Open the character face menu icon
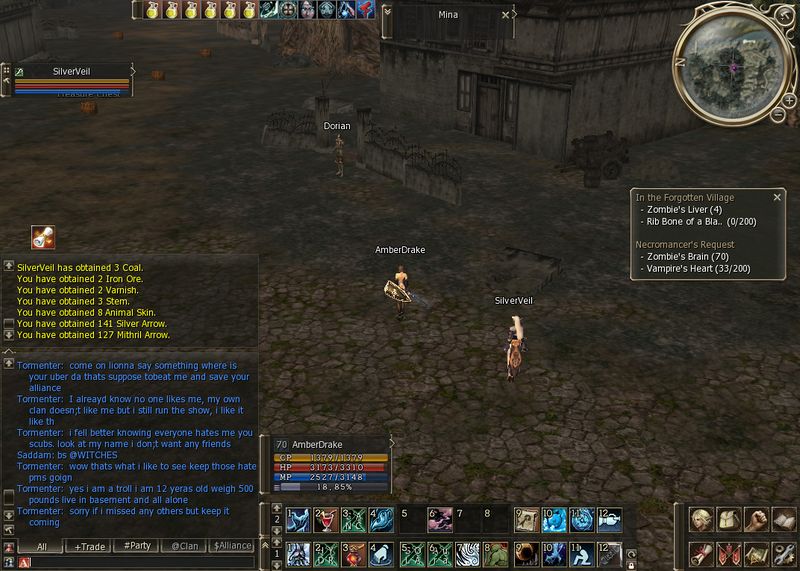The image size is (800, 571). (699, 520)
